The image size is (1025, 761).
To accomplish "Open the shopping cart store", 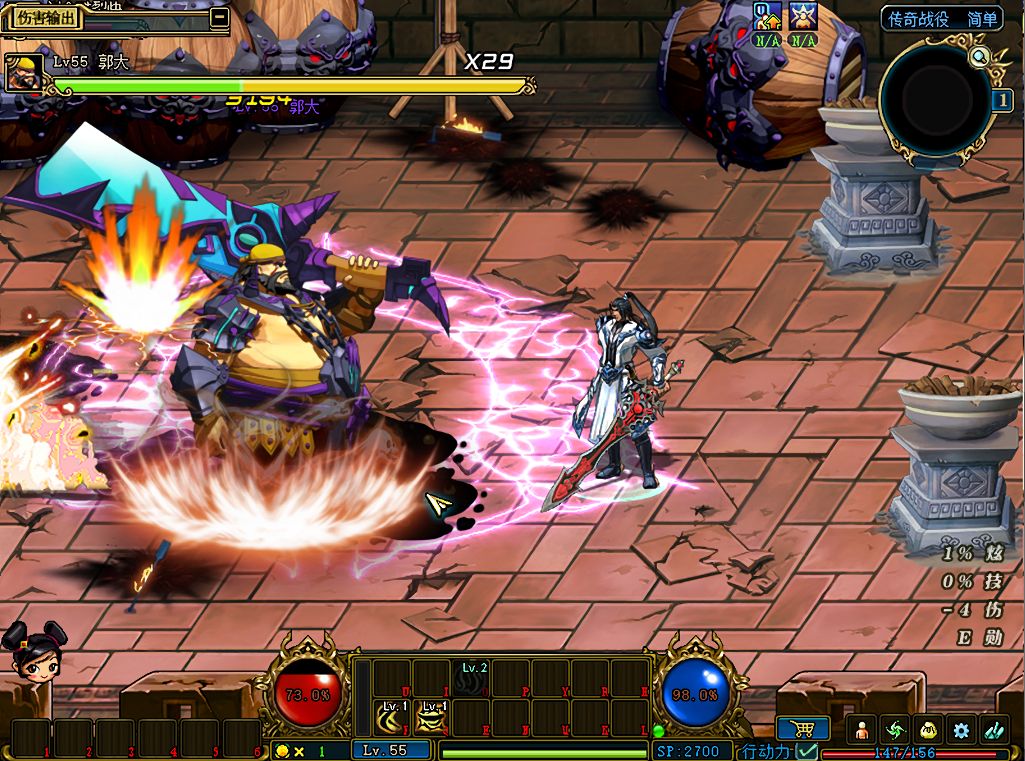I will [802, 729].
